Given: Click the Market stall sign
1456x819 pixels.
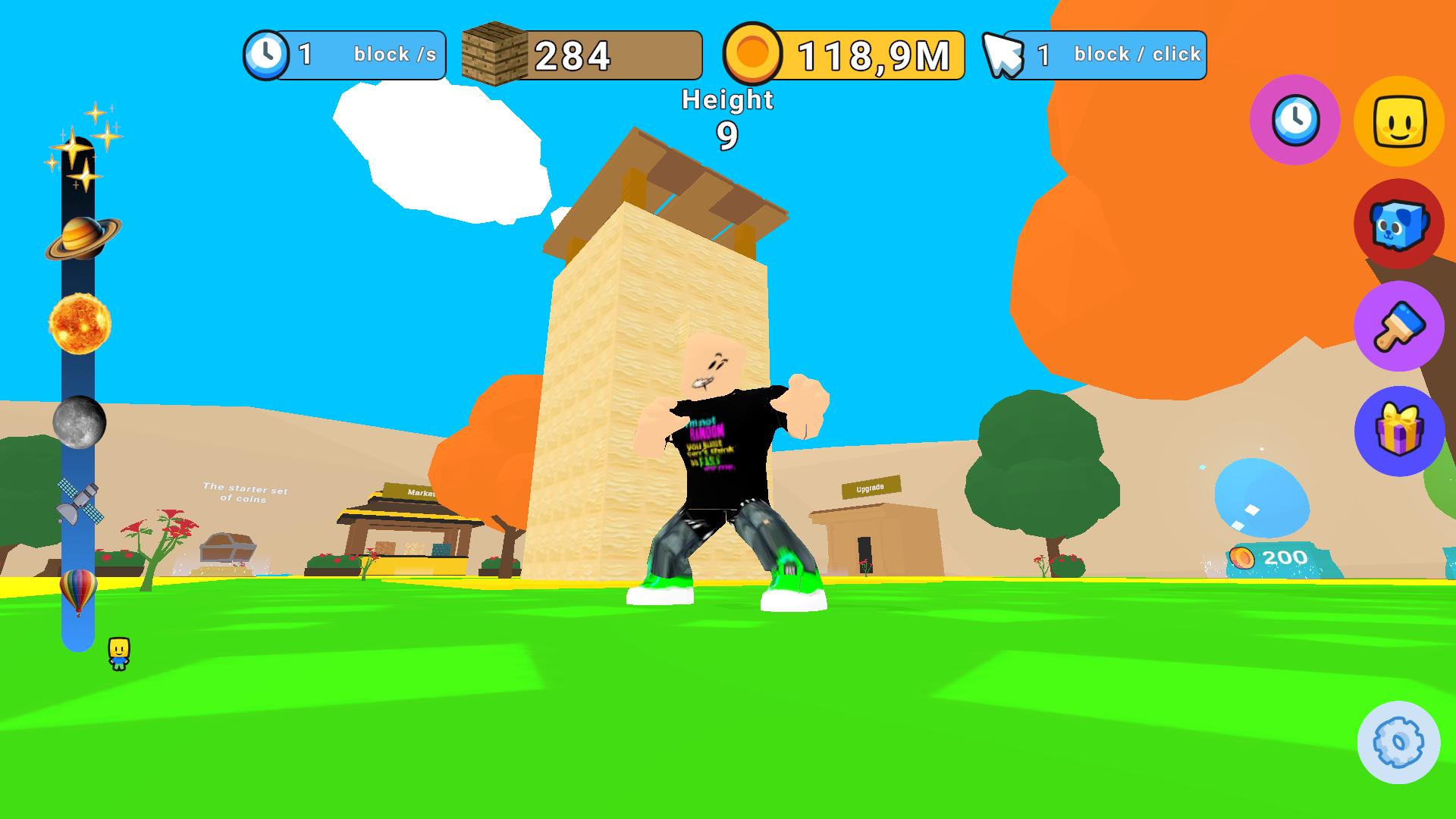Looking at the screenshot, I should coord(420,491).
